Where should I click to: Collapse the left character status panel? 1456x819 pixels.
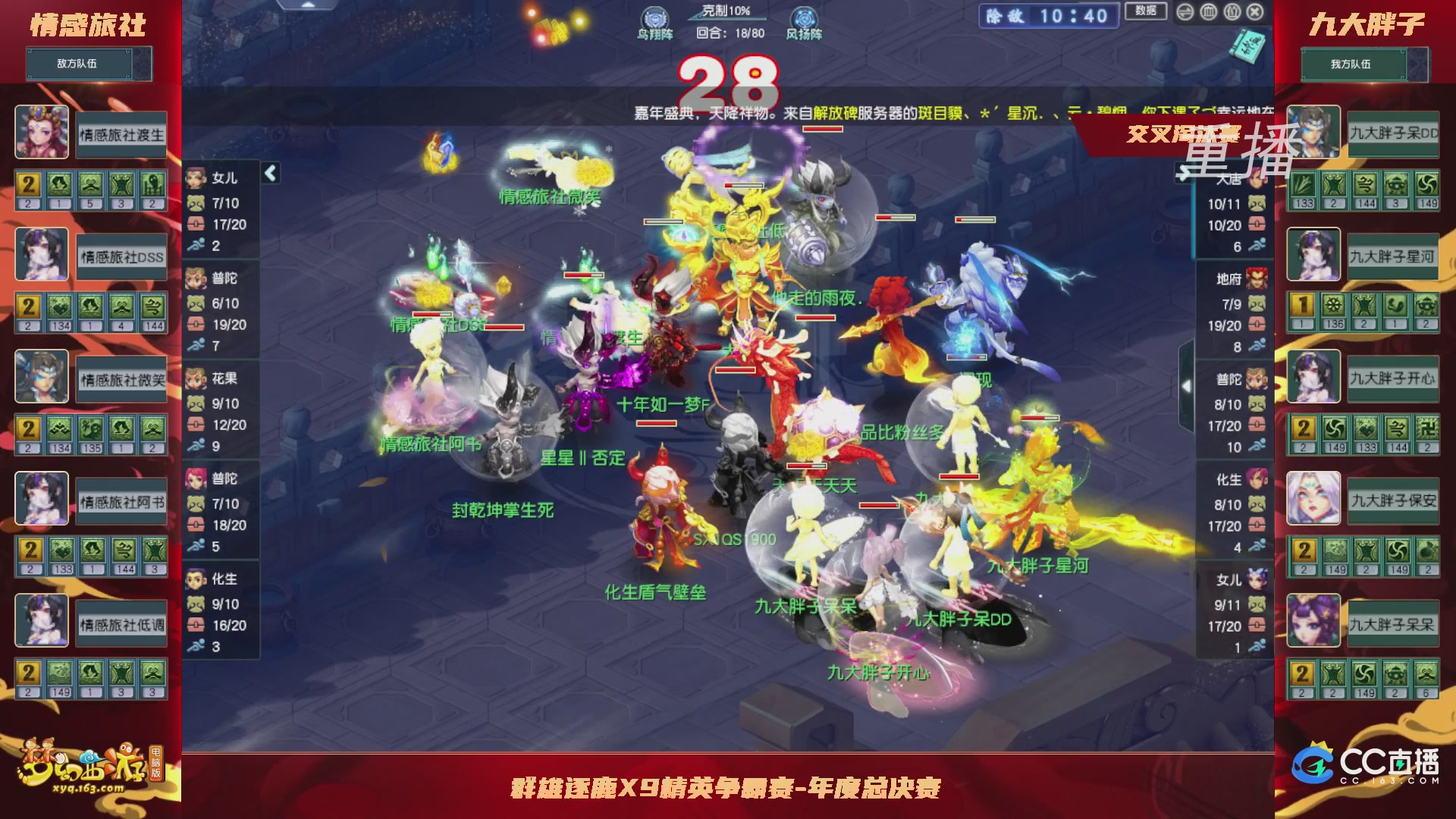click(x=269, y=172)
